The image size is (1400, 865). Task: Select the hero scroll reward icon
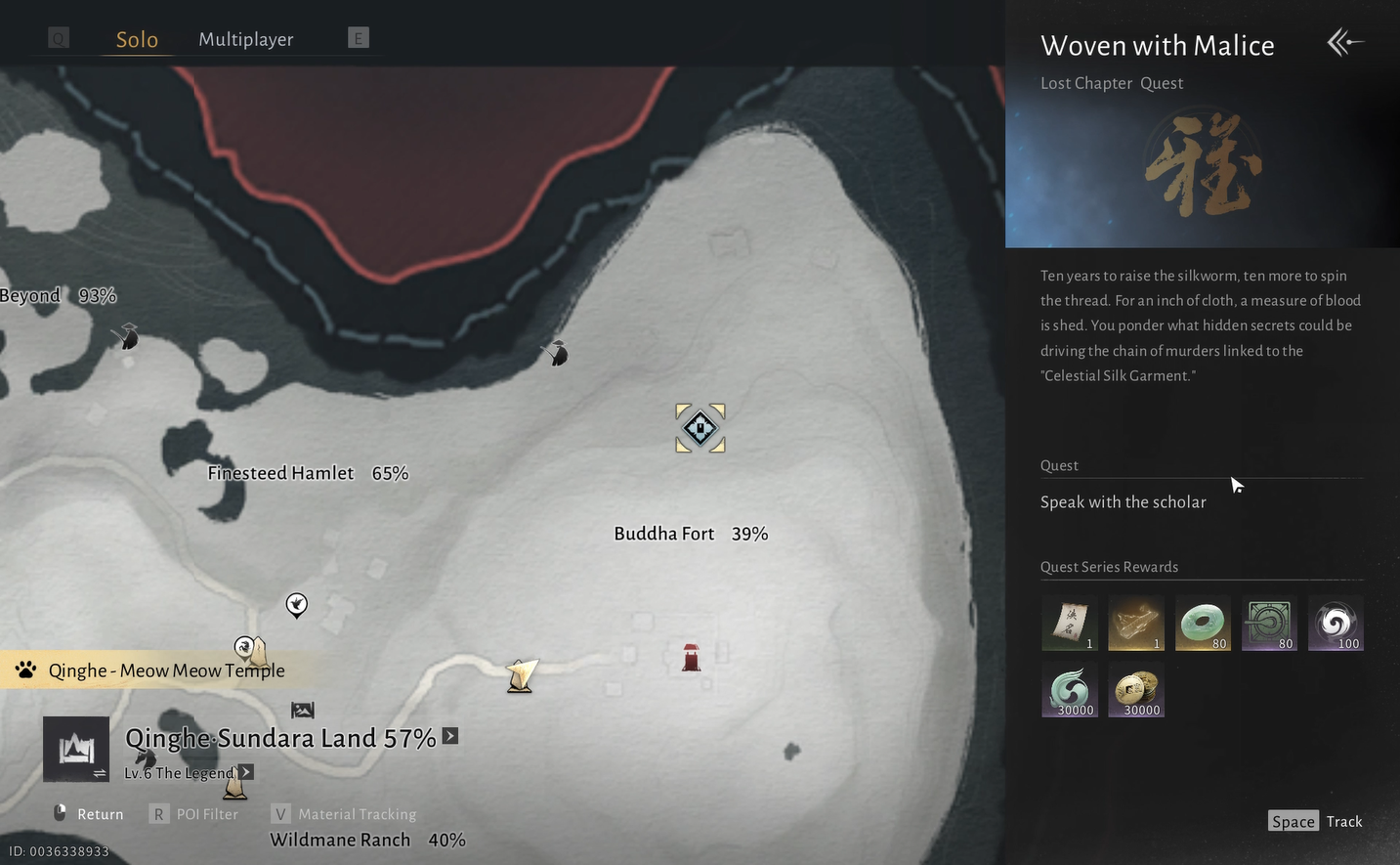pos(1069,623)
